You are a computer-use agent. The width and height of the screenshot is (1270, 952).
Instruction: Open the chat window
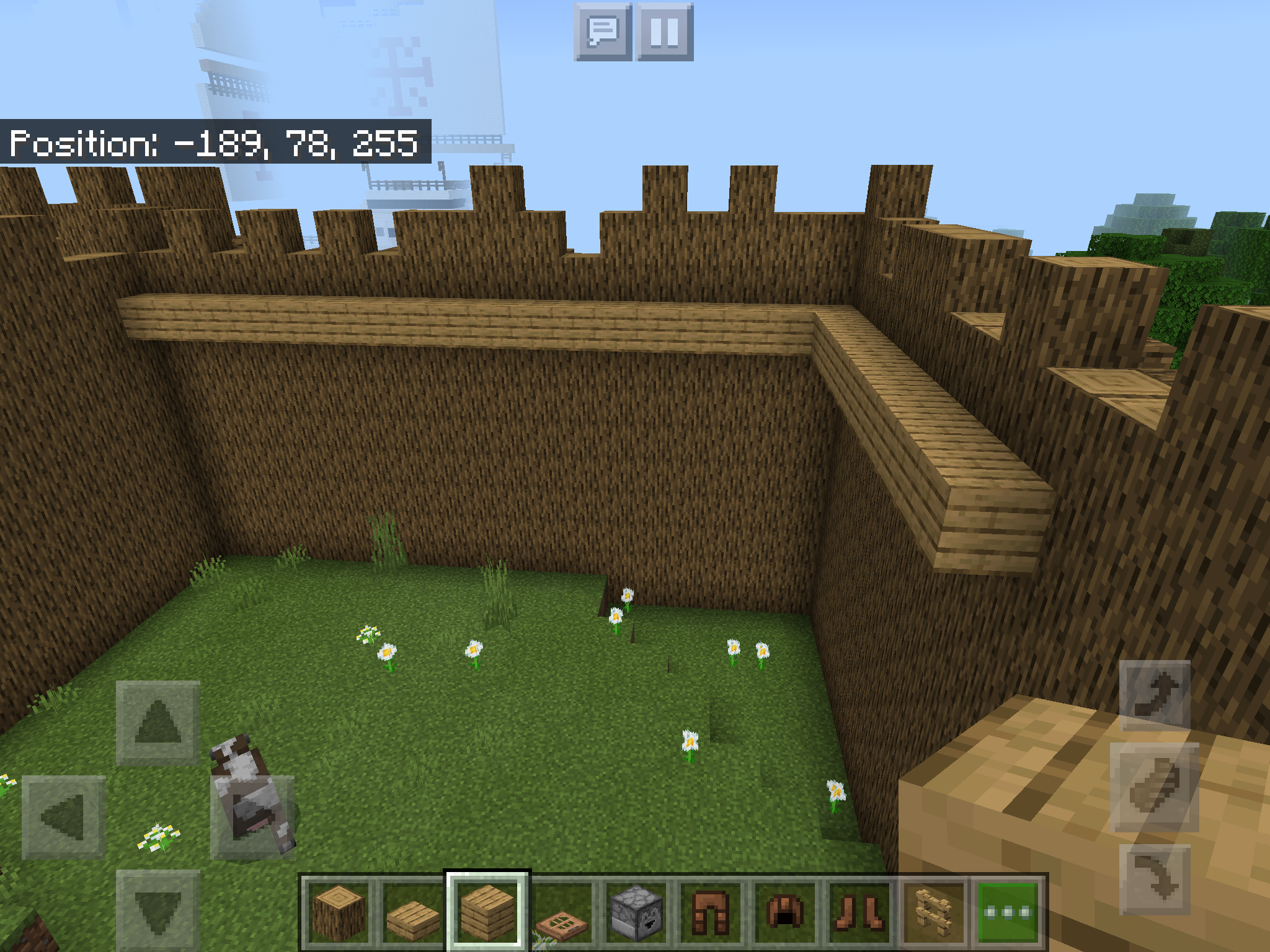point(603,32)
